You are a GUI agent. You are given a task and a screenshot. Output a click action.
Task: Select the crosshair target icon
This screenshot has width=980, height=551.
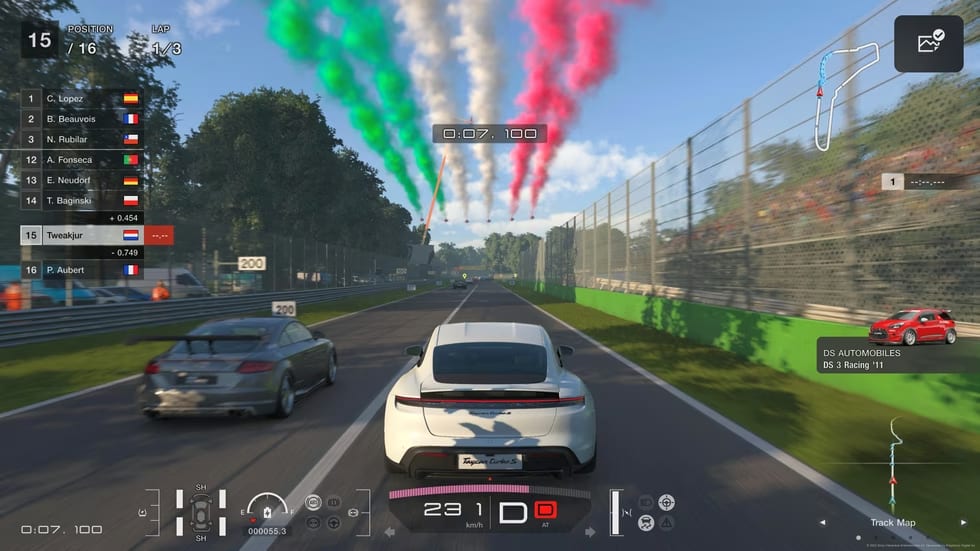667,502
